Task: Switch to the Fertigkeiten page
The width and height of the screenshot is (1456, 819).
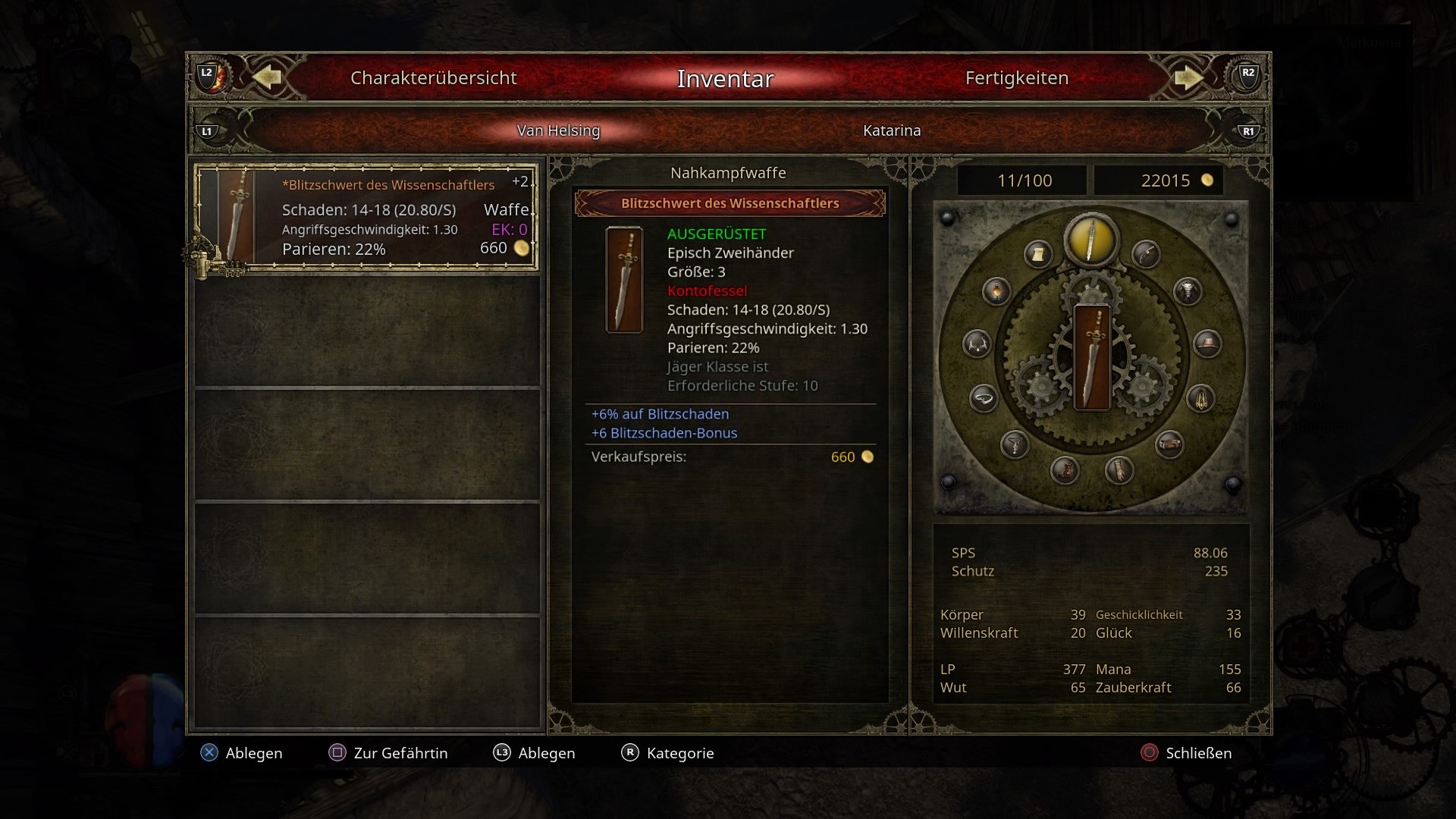Action: [1016, 77]
